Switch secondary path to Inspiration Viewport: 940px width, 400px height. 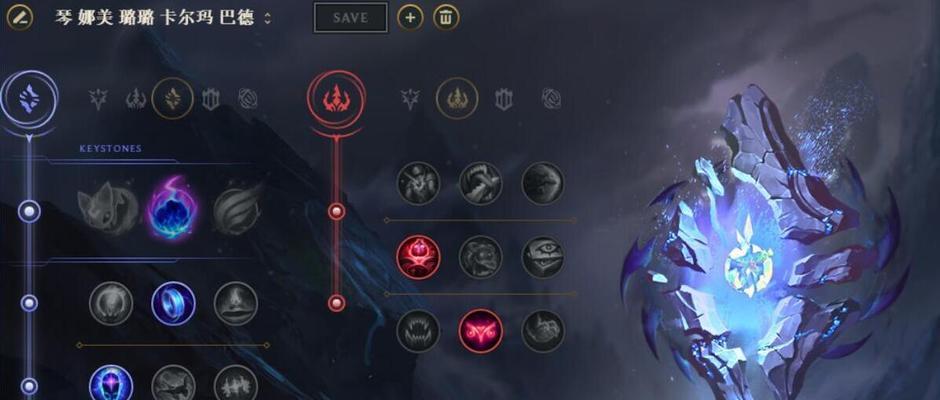click(551, 98)
